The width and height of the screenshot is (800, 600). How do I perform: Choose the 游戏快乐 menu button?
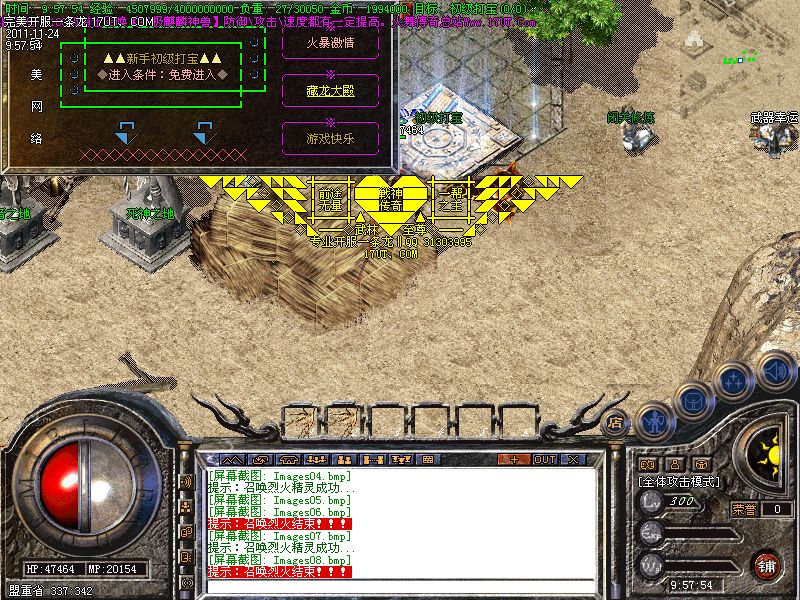click(x=330, y=138)
